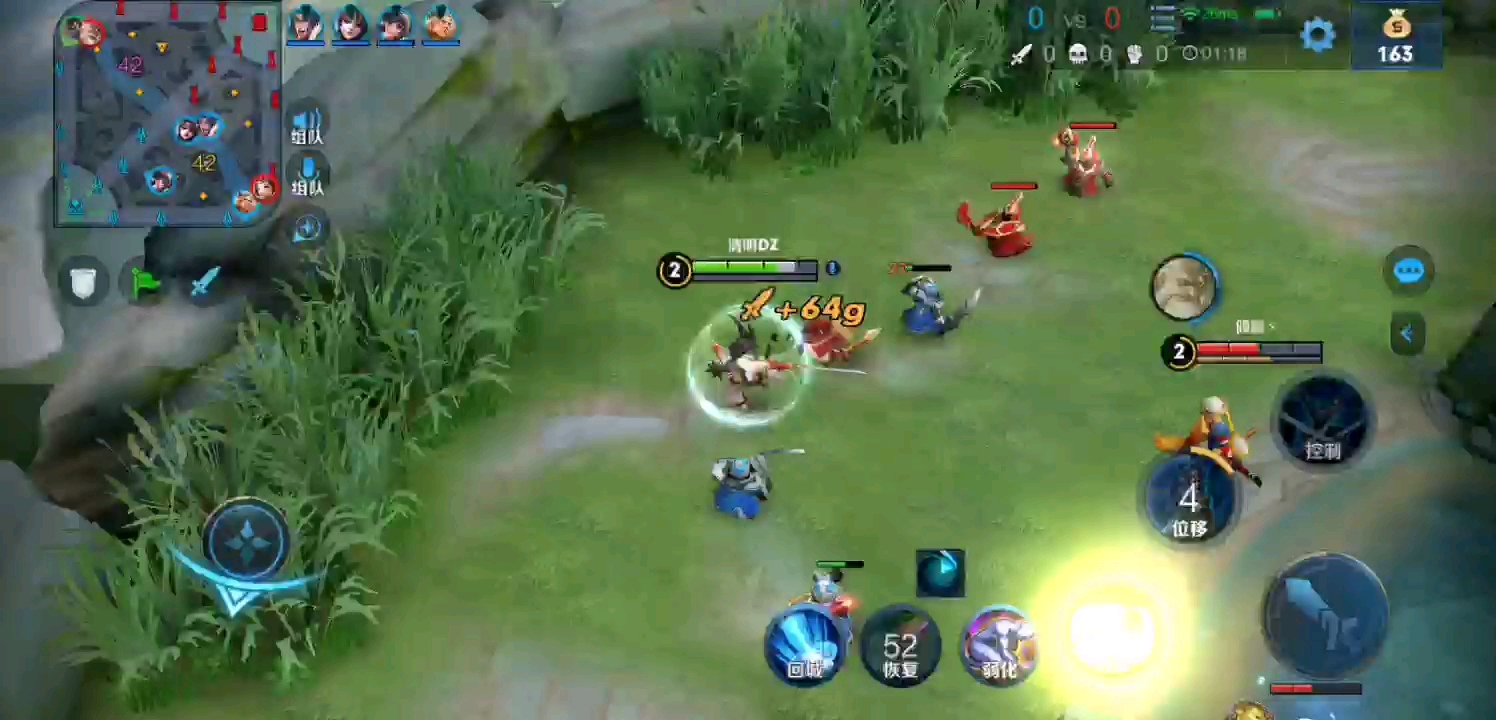Tap the glowing basic attack button

tap(1111, 630)
